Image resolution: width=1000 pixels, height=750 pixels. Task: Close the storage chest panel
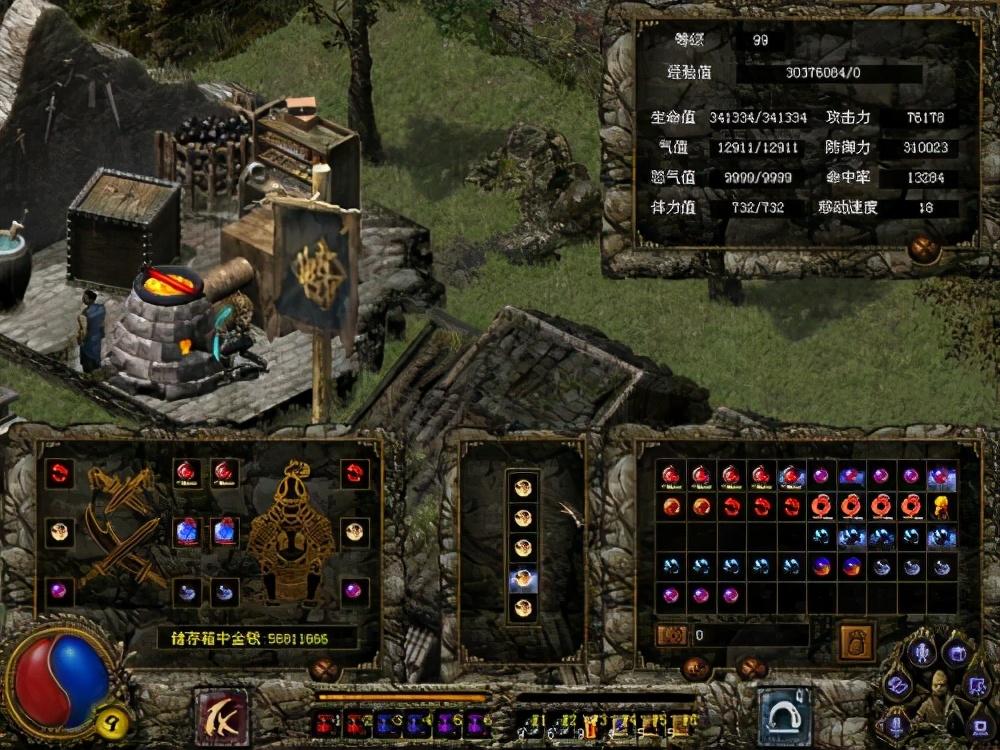coord(323,668)
